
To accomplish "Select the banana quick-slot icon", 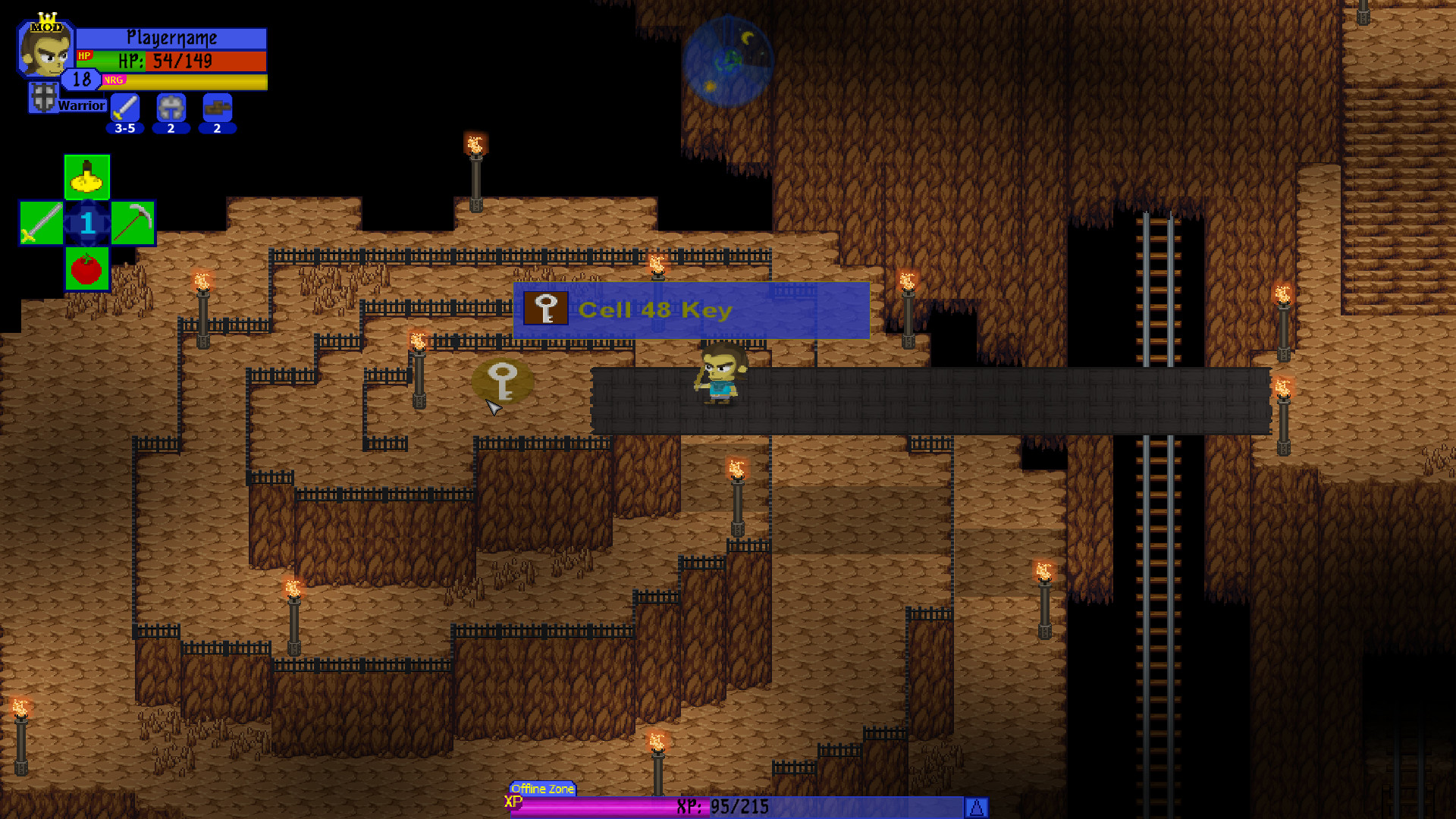I will coord(86,177).
